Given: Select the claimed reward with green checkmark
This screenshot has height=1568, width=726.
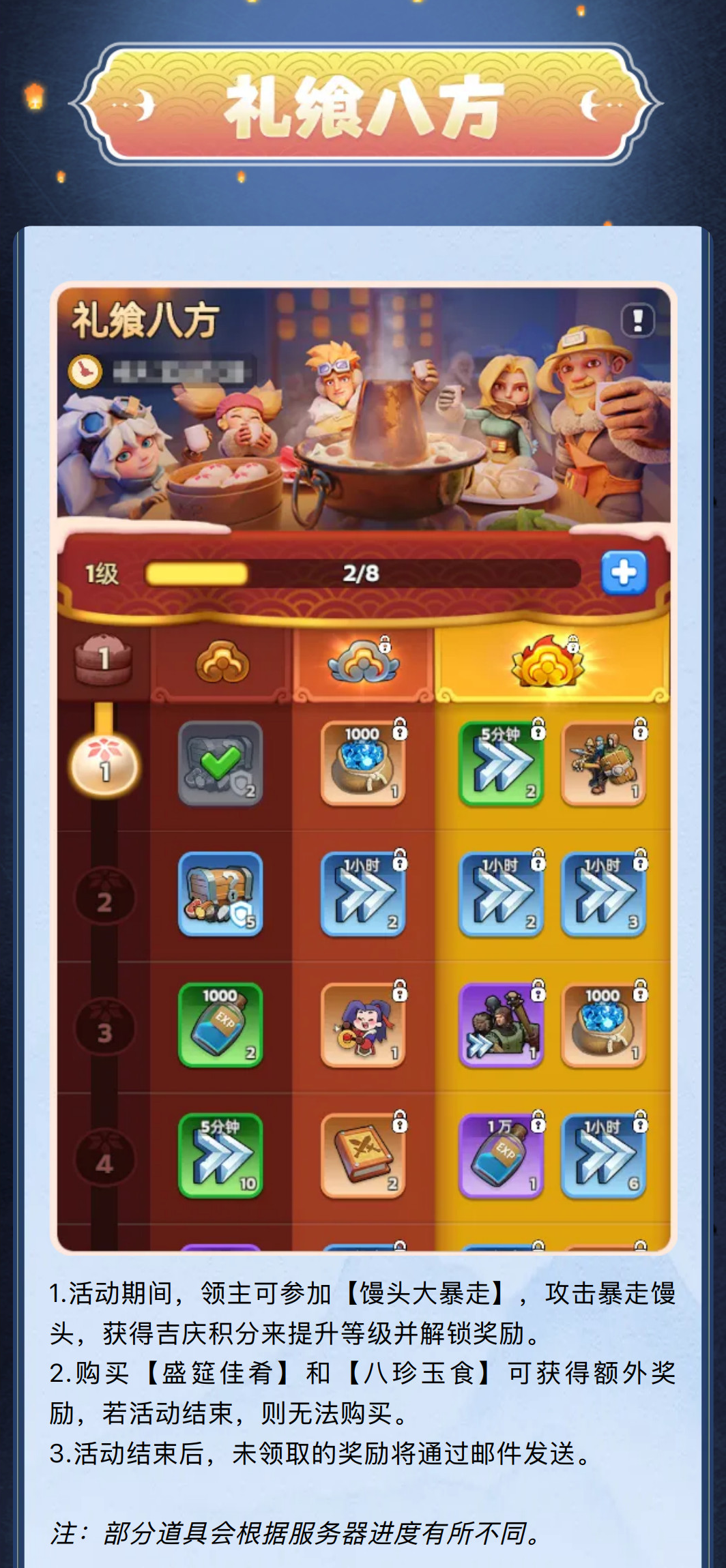Looking at the screenshot, I should click(x=220, y=764).
